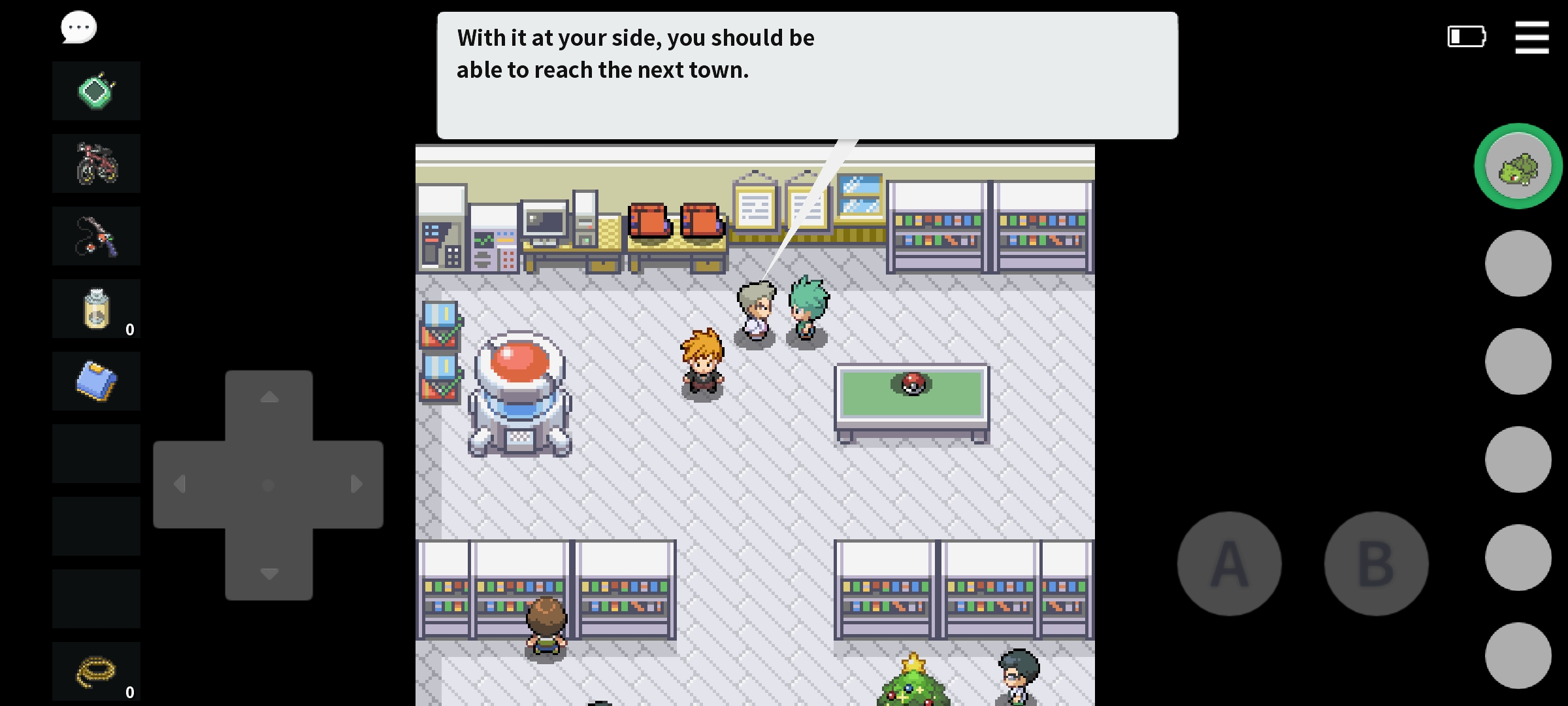1568x706 pixels.
Task: Advance the "With it at your side" dialogue box
Action: coord(807,75)
